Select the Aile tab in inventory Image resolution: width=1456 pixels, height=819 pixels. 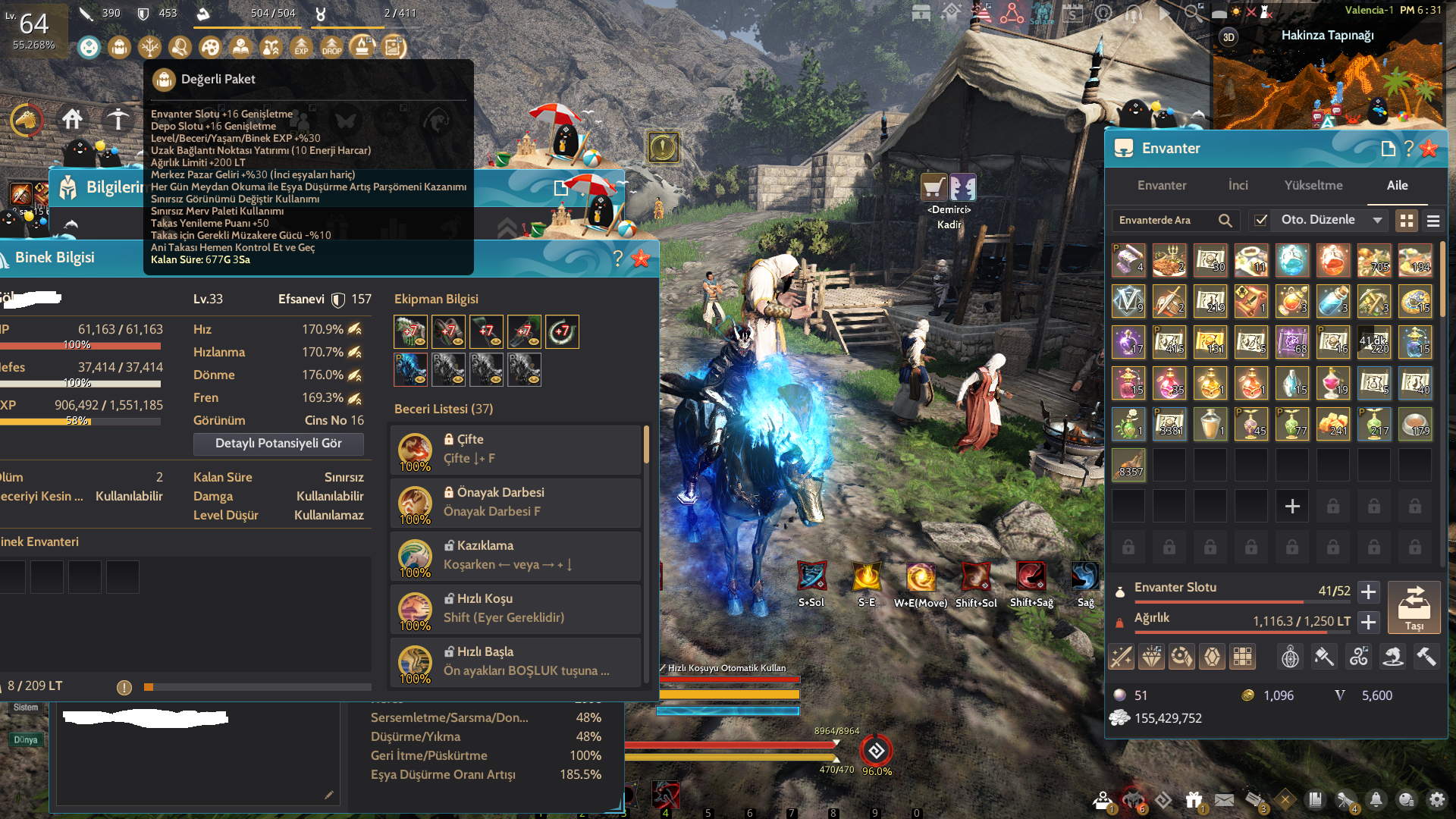pos(1397,186)
